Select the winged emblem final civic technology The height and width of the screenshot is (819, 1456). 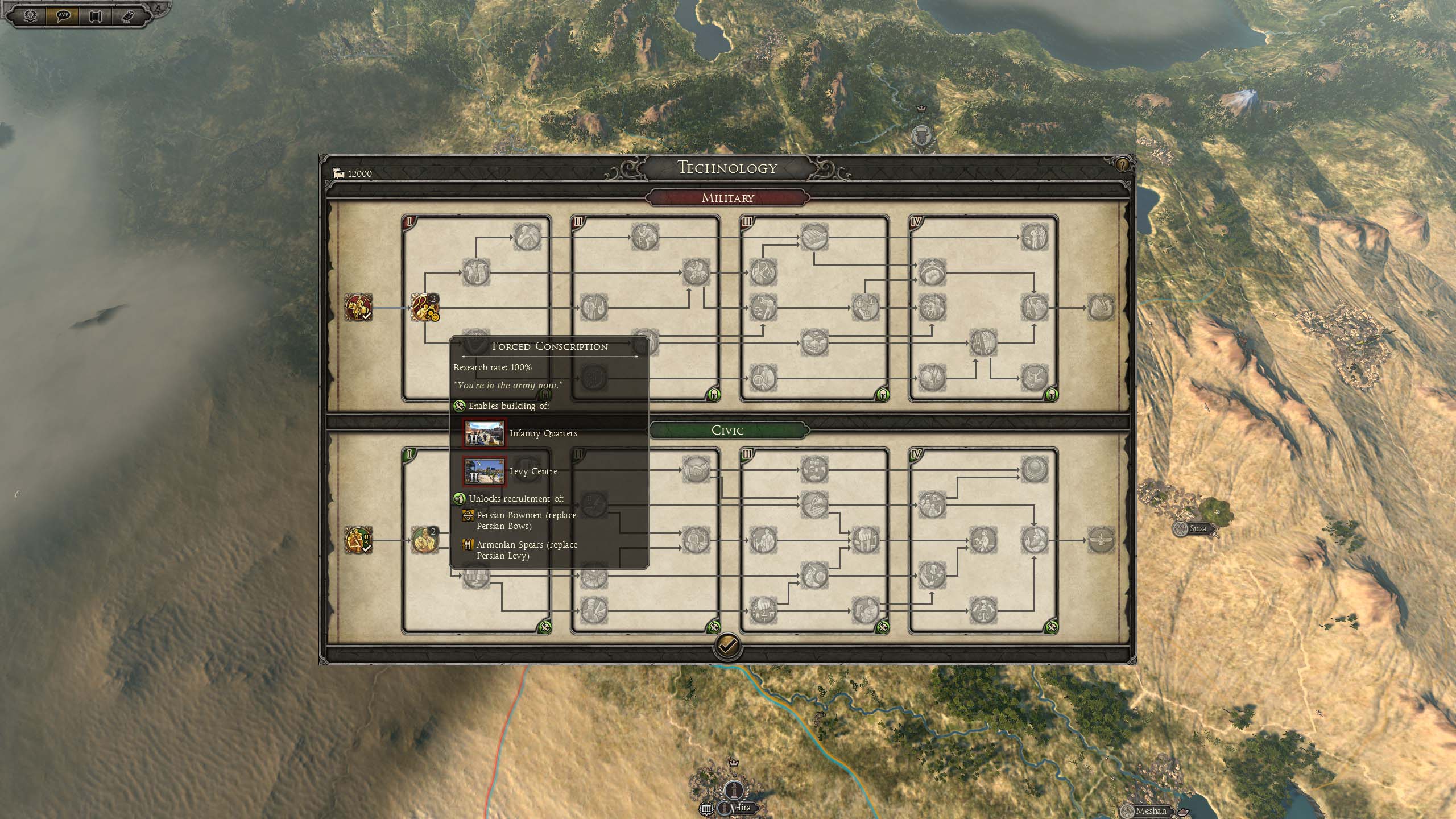point(1101,540)
